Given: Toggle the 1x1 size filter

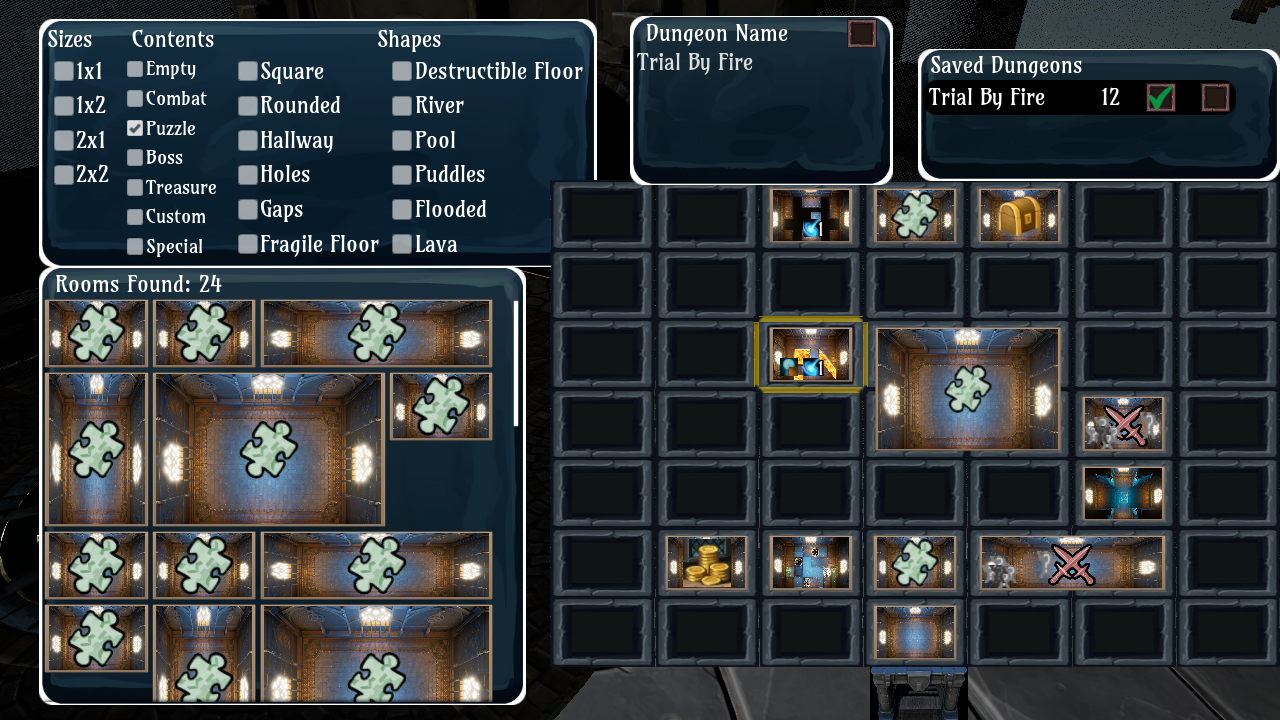Looking at the screenshot, I should coord(64,71).
